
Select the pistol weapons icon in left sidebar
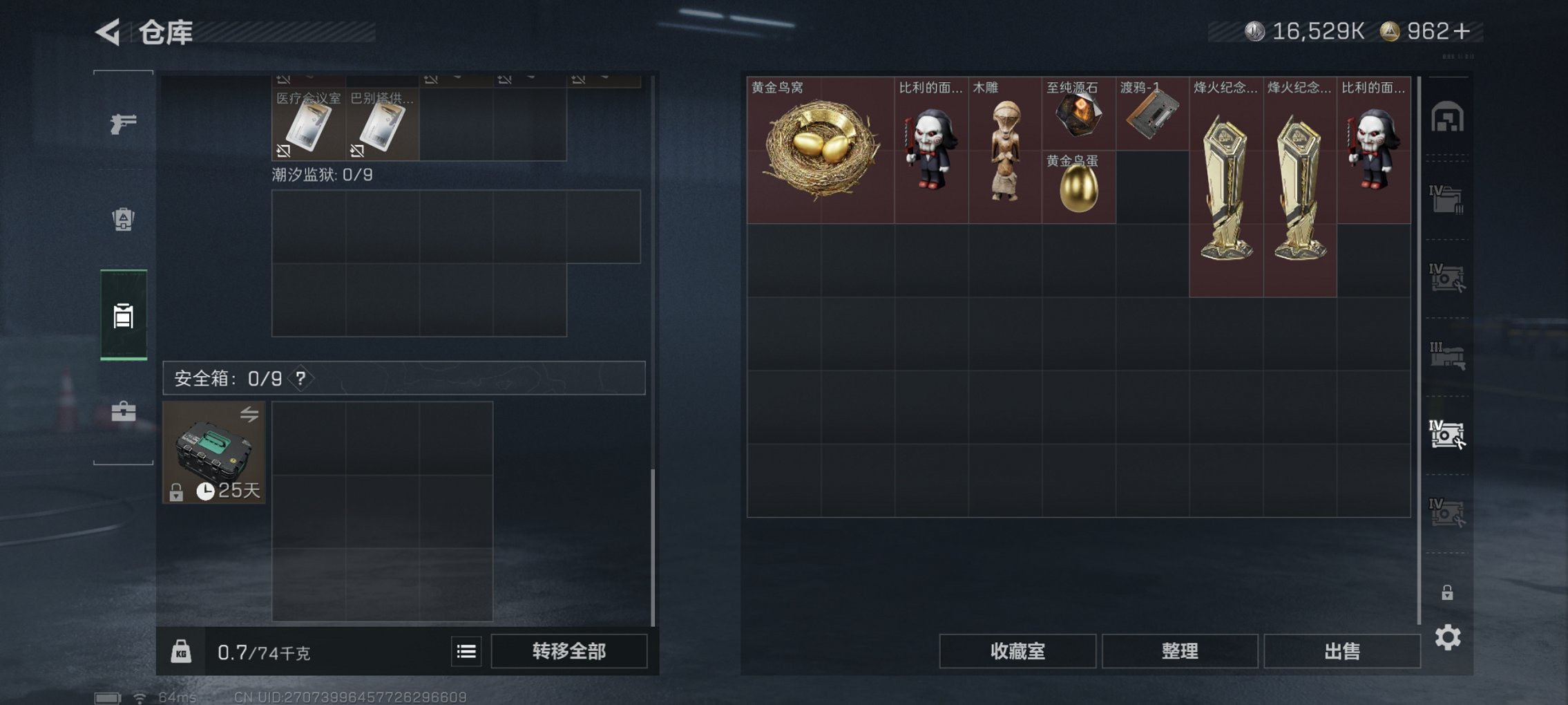(123, 124)
